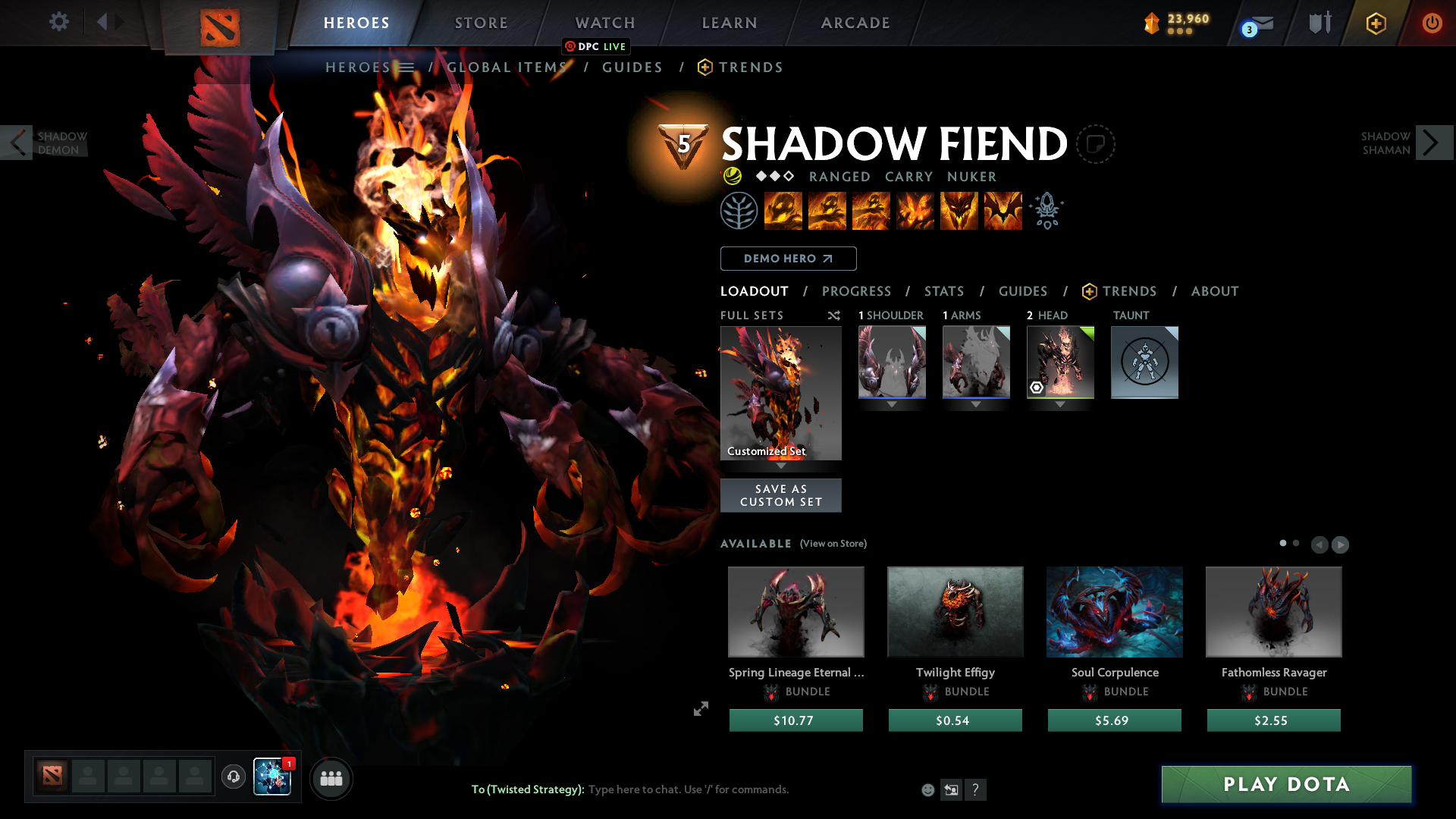Image resolution: width=1456 pixels, height=819 pixels.
Task: Click the View on Store link
Action: point(833,544)
